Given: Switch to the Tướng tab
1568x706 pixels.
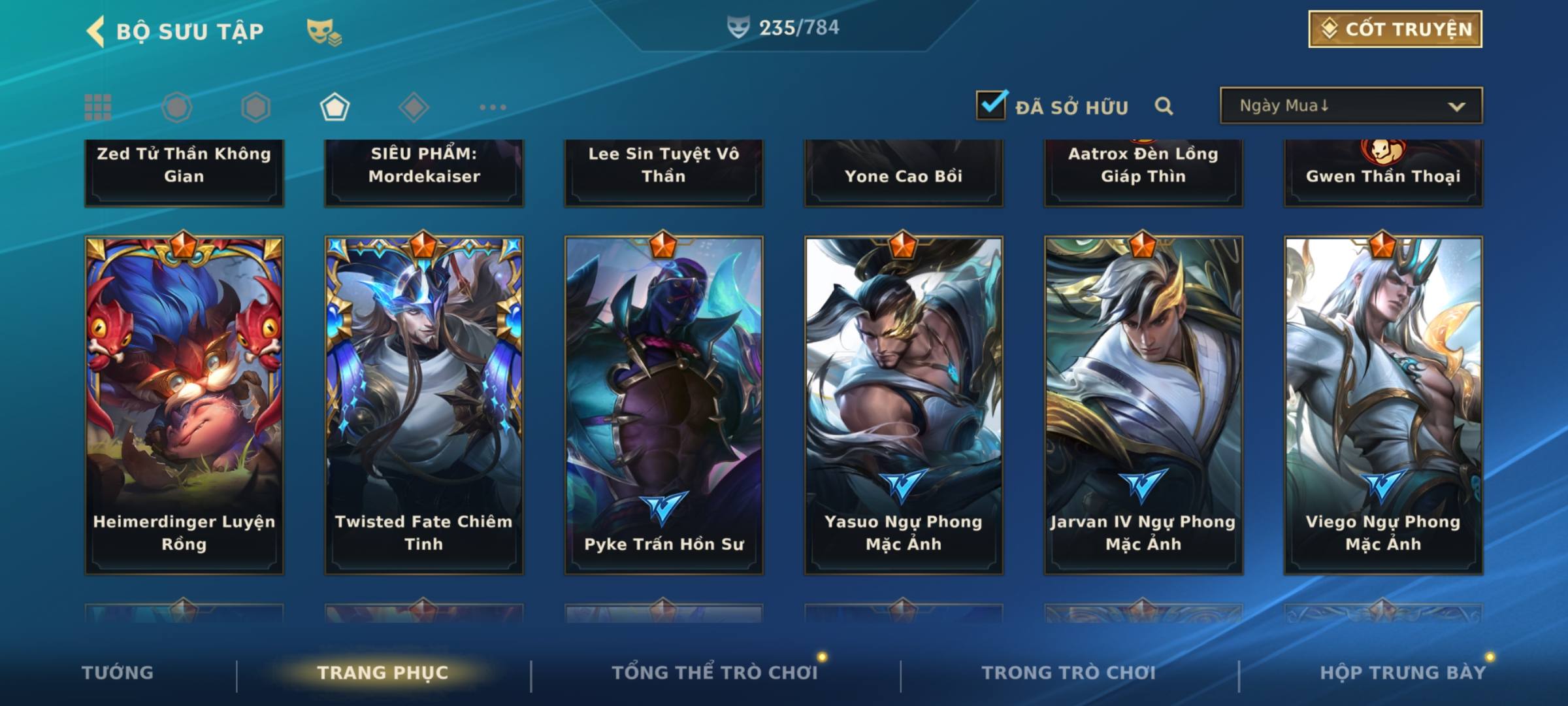Looking at the screenshot, I should pos(118,673).
